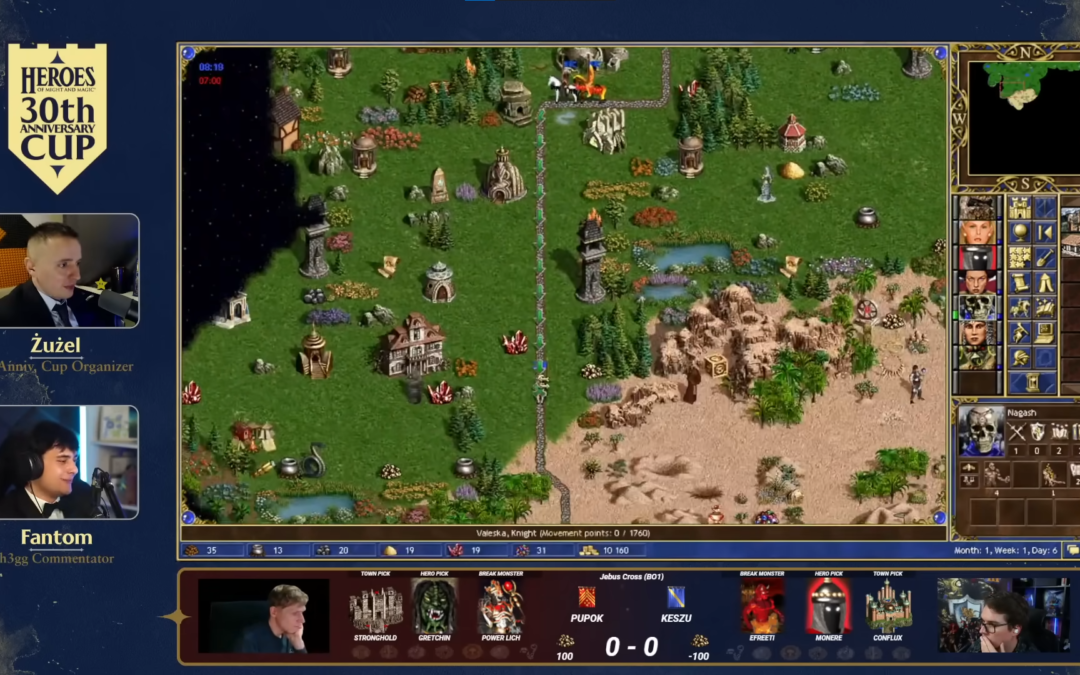Viewport: 1080px width, 675px height.
Task: End the turn with the hourglass button
Action: [x=1032, y=382]
